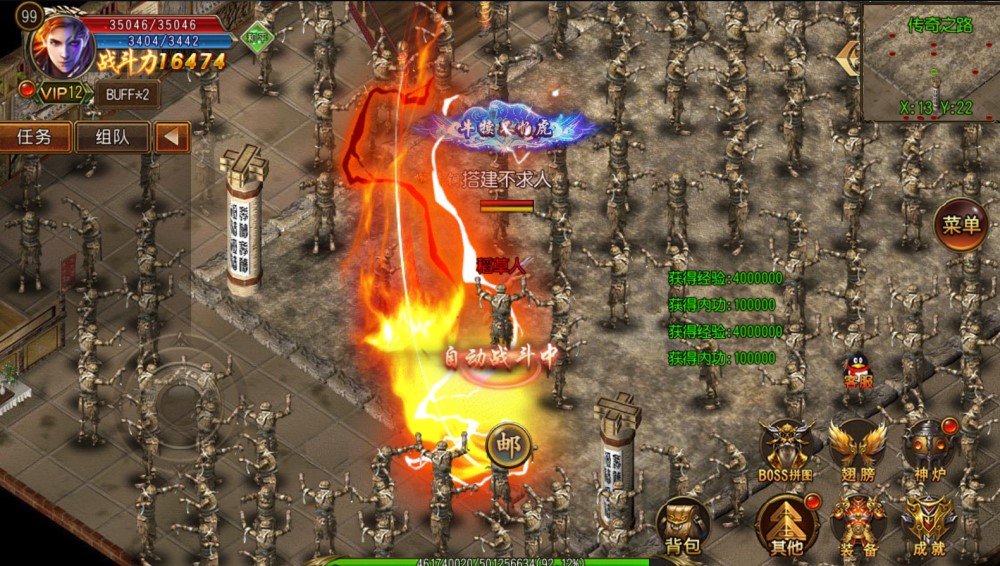Open the 背包 backpack
This screenshot has width=1000, height=566.
[x=681, y=526]
